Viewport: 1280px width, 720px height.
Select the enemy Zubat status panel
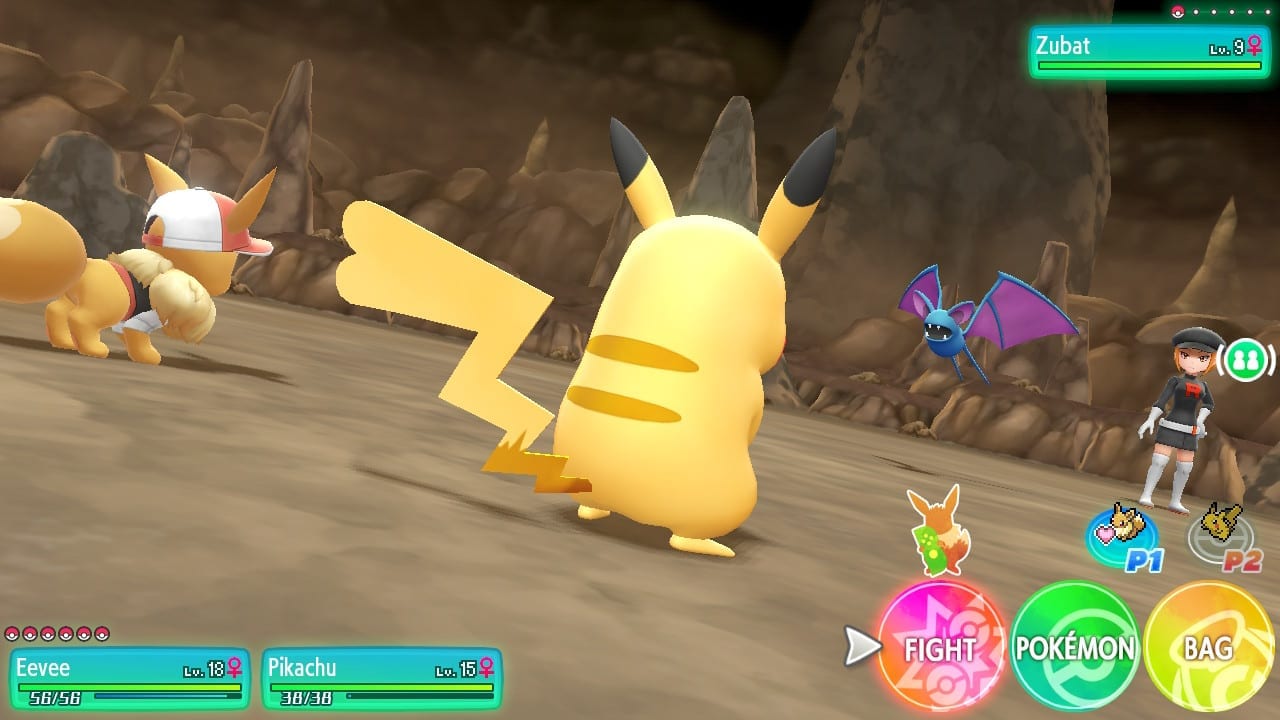point(1149,51)
